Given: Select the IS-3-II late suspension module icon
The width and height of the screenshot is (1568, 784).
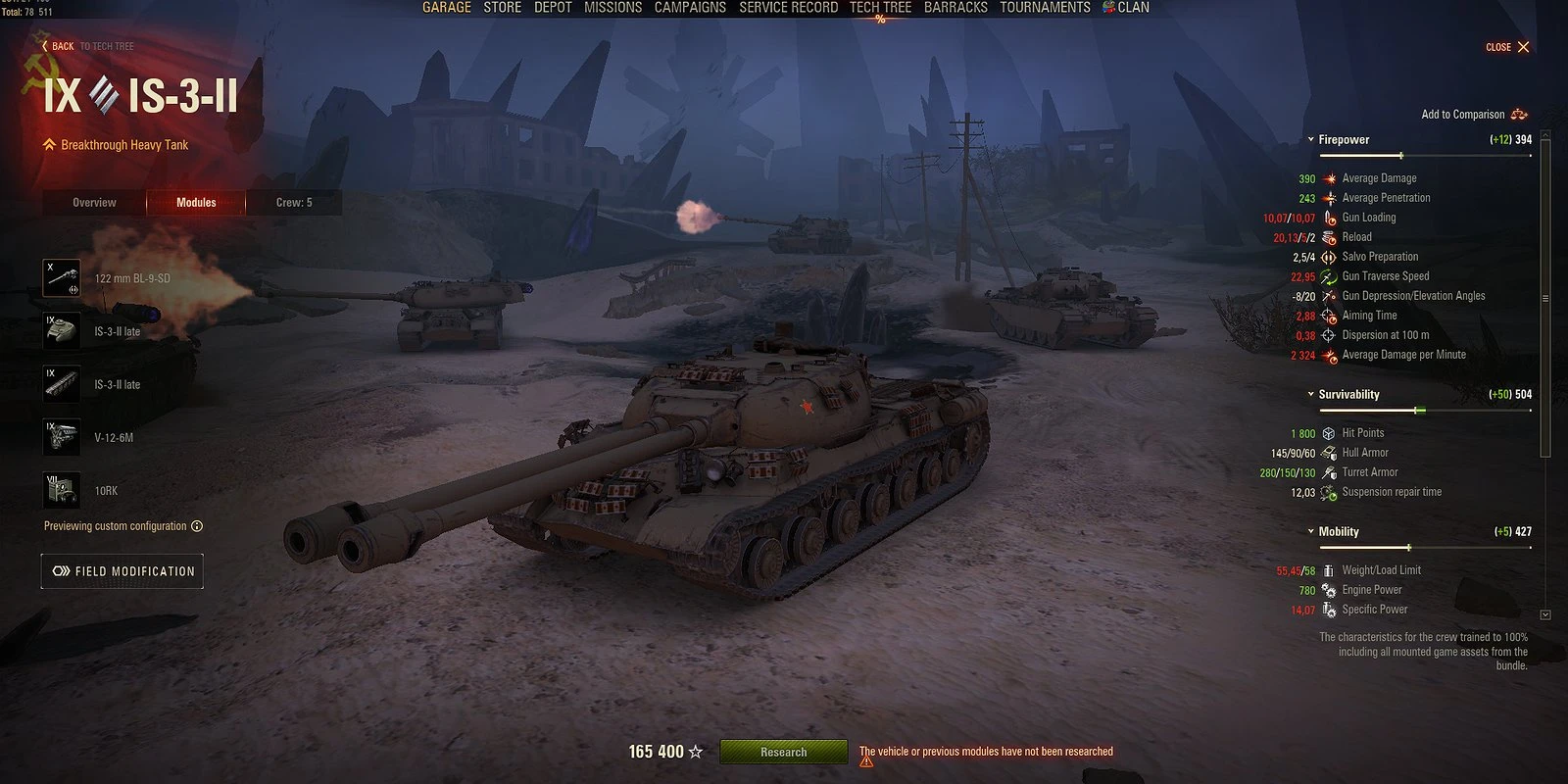Looking at the screenshot, I should pyautogui.click(x=61, y=383).
